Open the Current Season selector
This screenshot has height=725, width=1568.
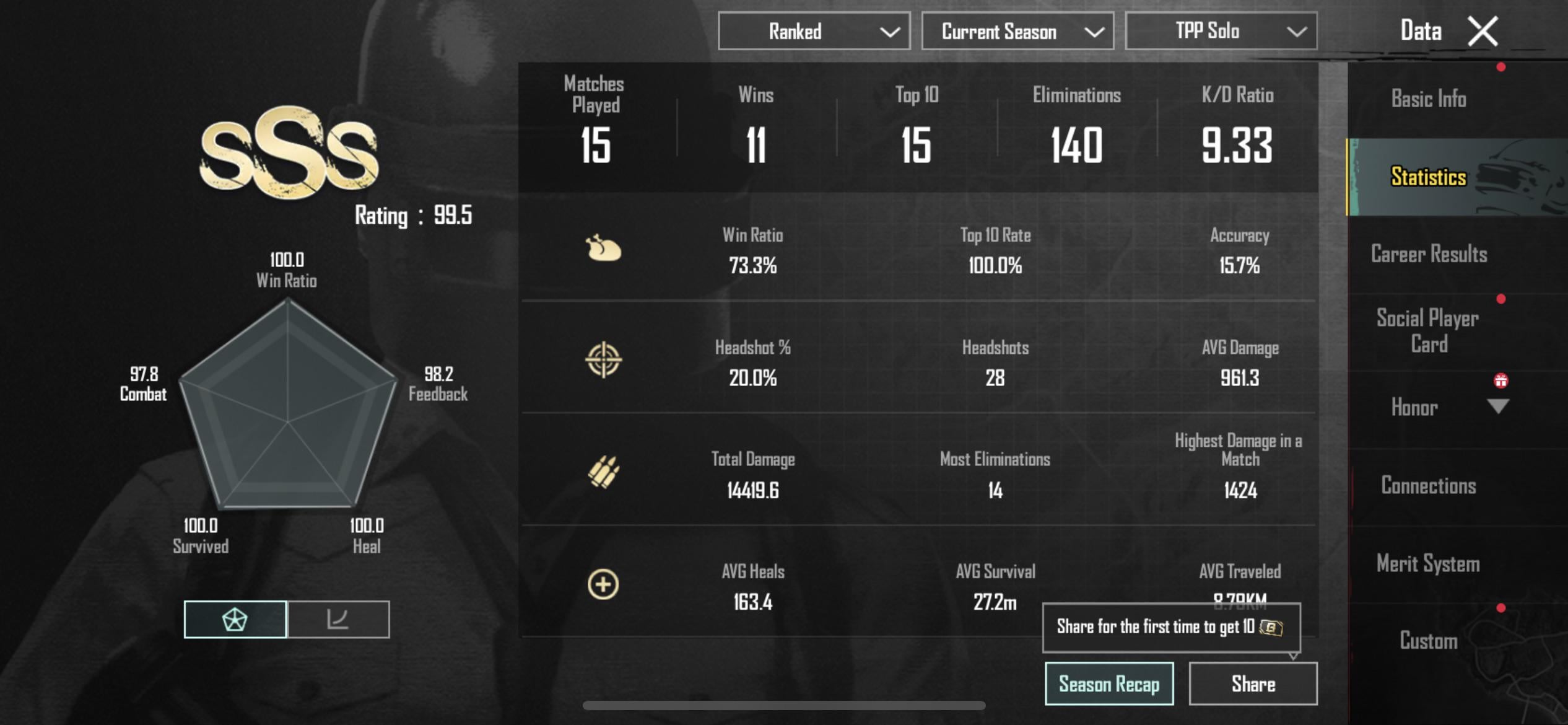(1017, 31)
